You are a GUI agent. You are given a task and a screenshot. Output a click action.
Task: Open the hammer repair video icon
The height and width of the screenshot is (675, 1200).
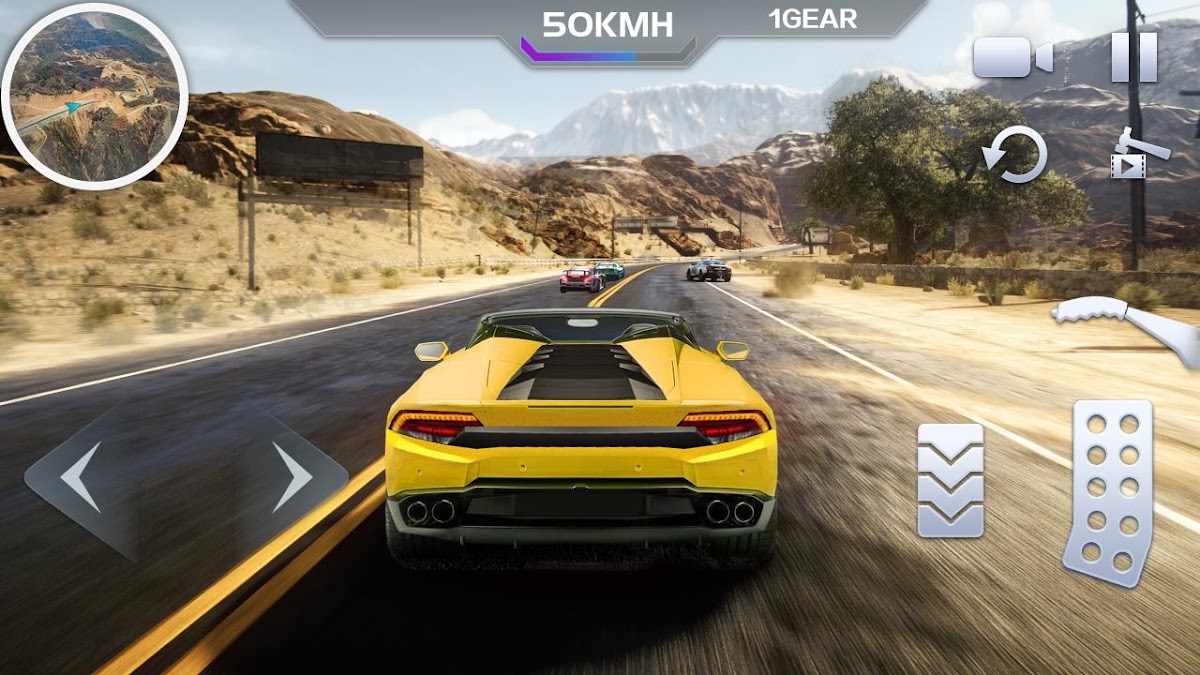[x=1138, y=154]
